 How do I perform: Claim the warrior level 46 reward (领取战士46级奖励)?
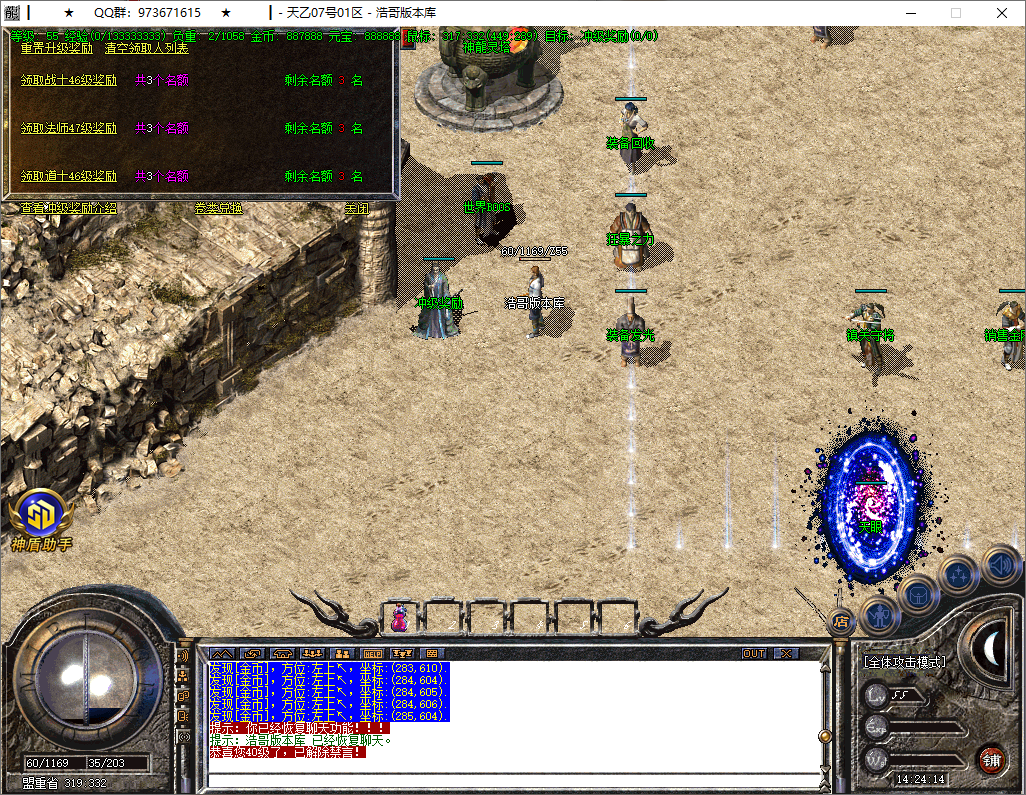pos(69,81)
